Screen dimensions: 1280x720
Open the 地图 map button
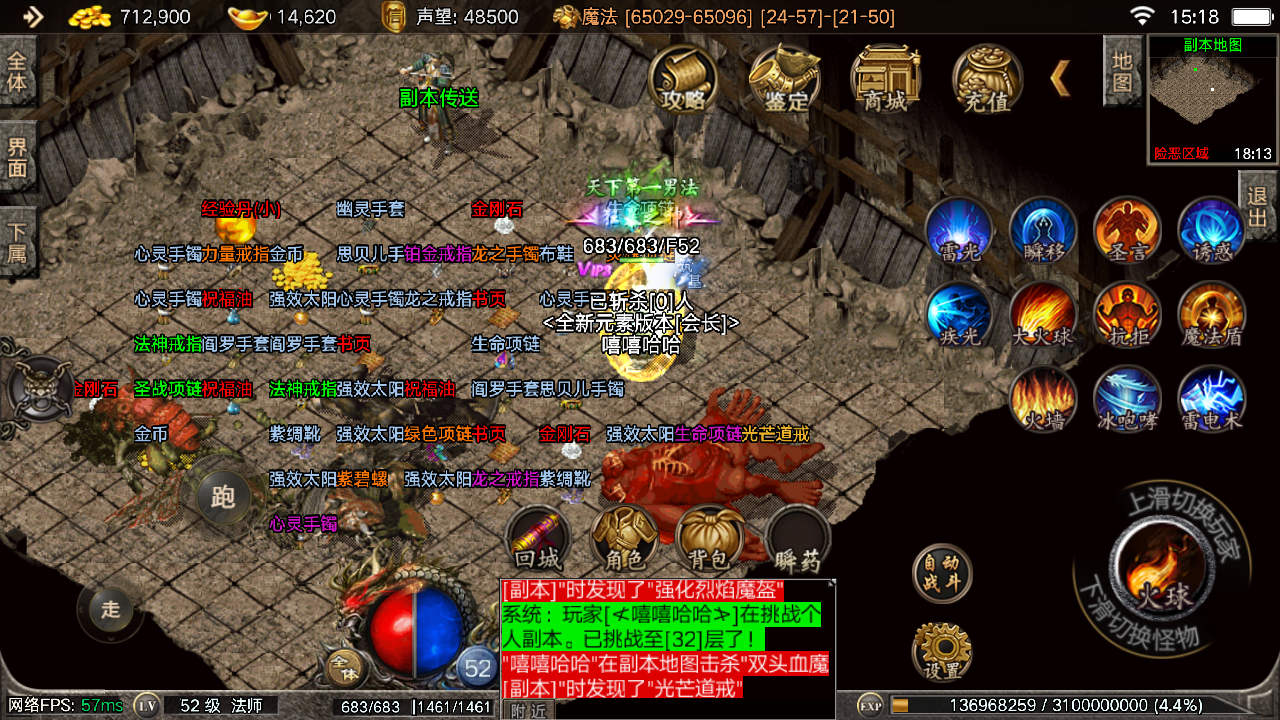click(x=1122, y=70)
